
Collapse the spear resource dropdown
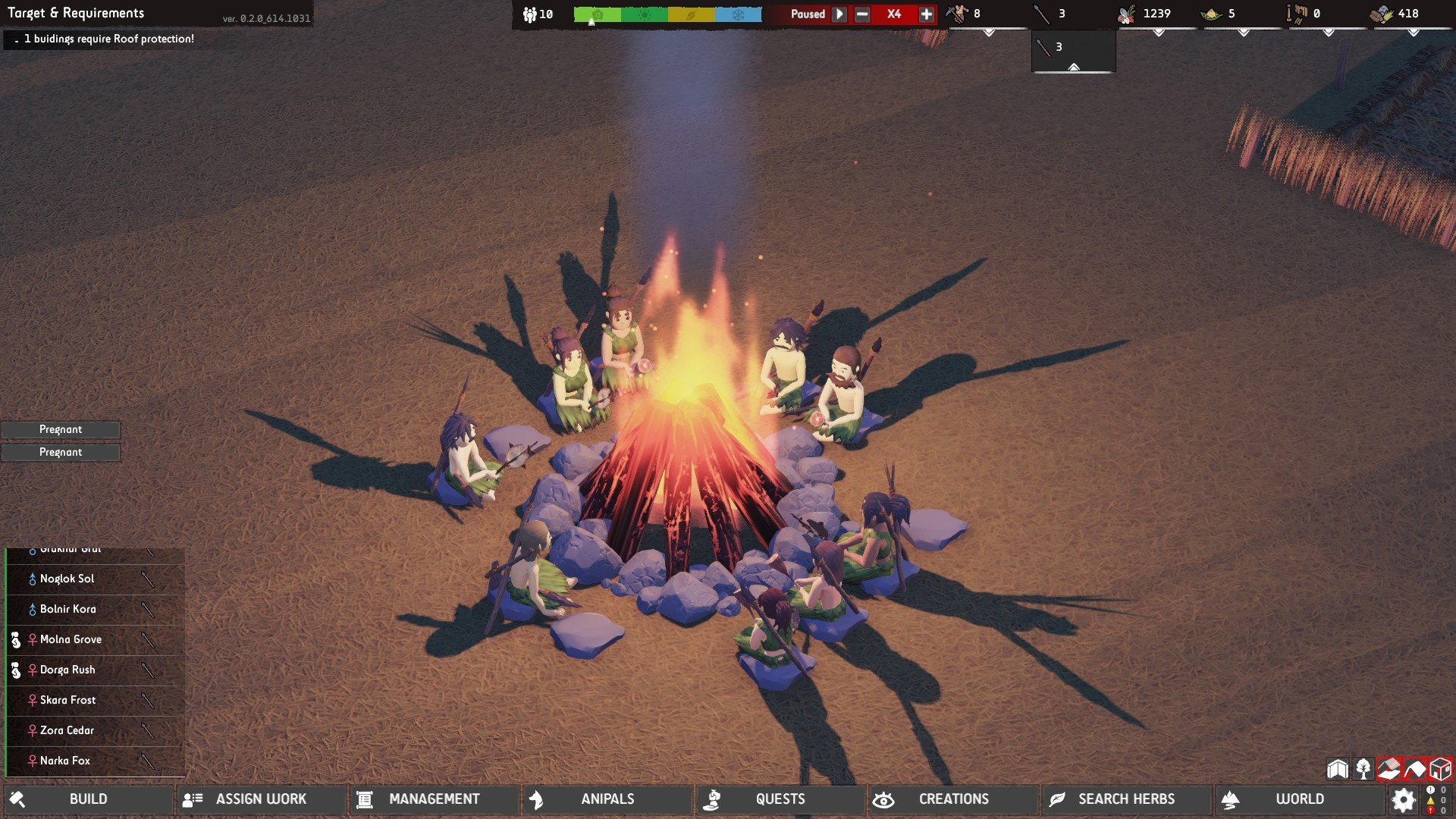click(1073, 68)
